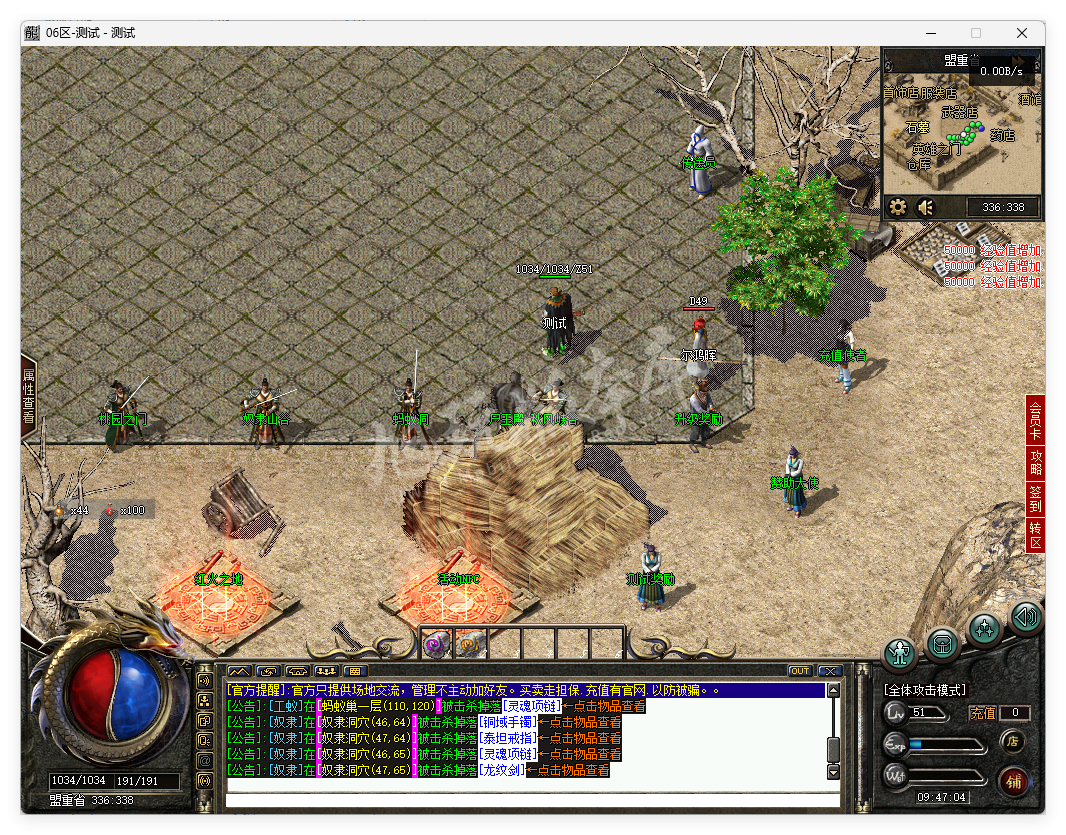
Task: Click the 签到 daily sign-in button
Action: pos(1036,497)
